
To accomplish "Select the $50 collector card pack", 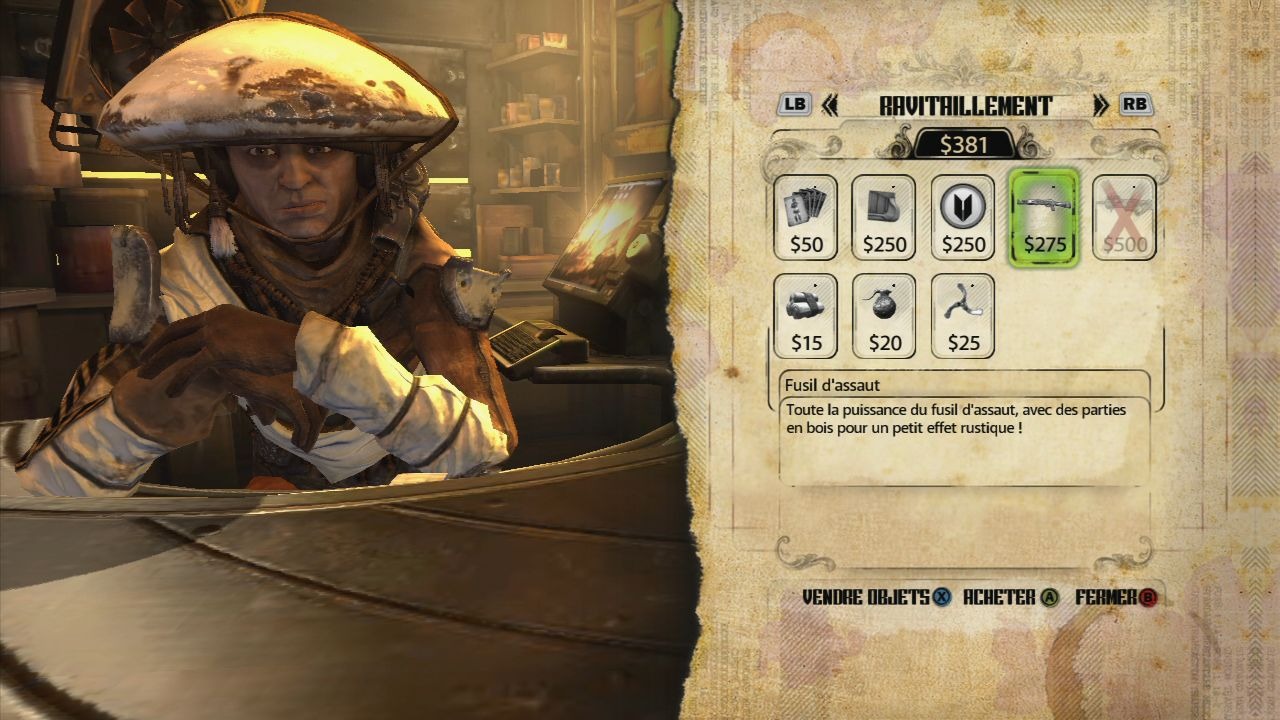I will [806, 217].
